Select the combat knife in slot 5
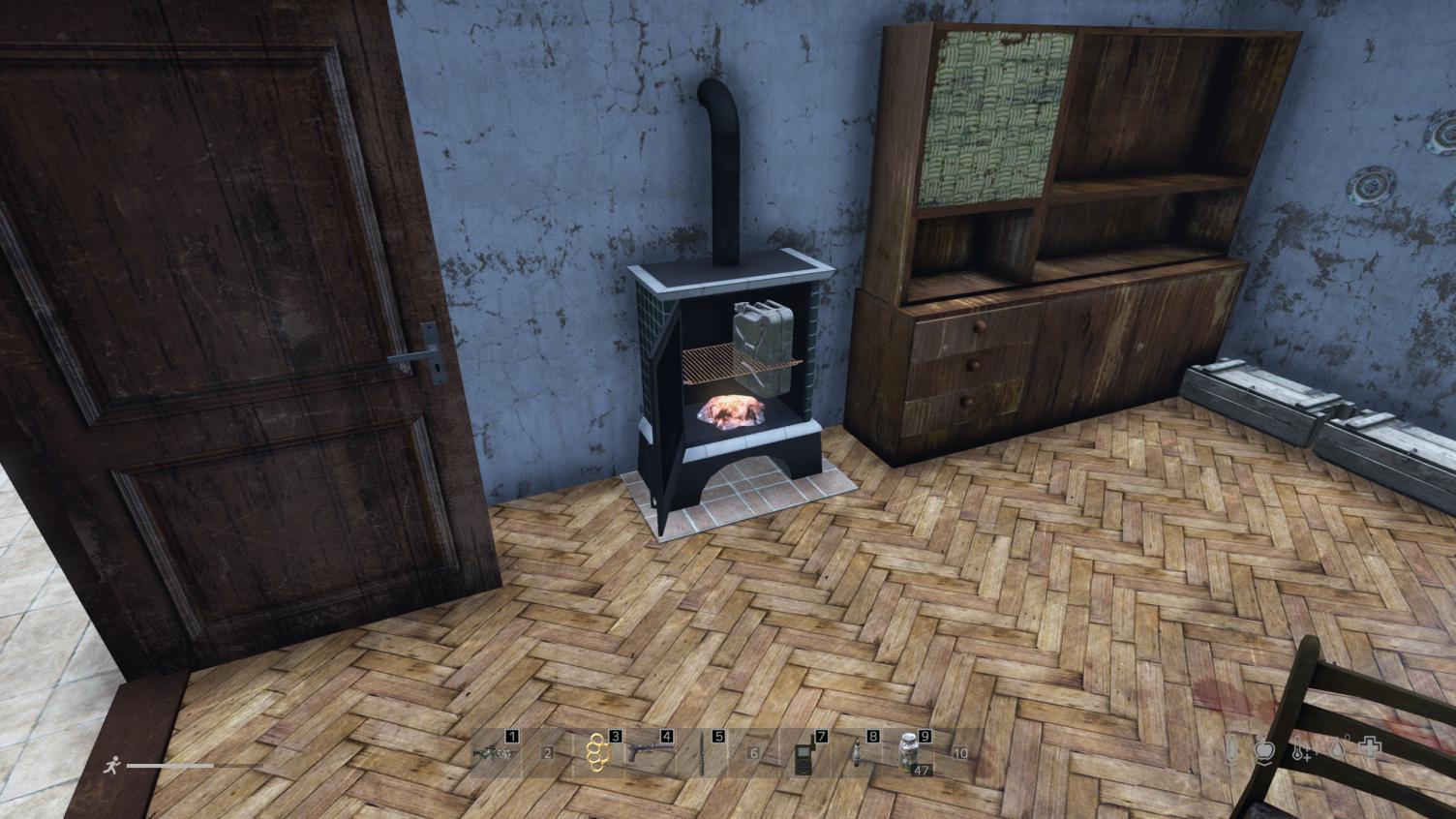Viewport: 1456px width, 819px height. (x=704, y=754)
